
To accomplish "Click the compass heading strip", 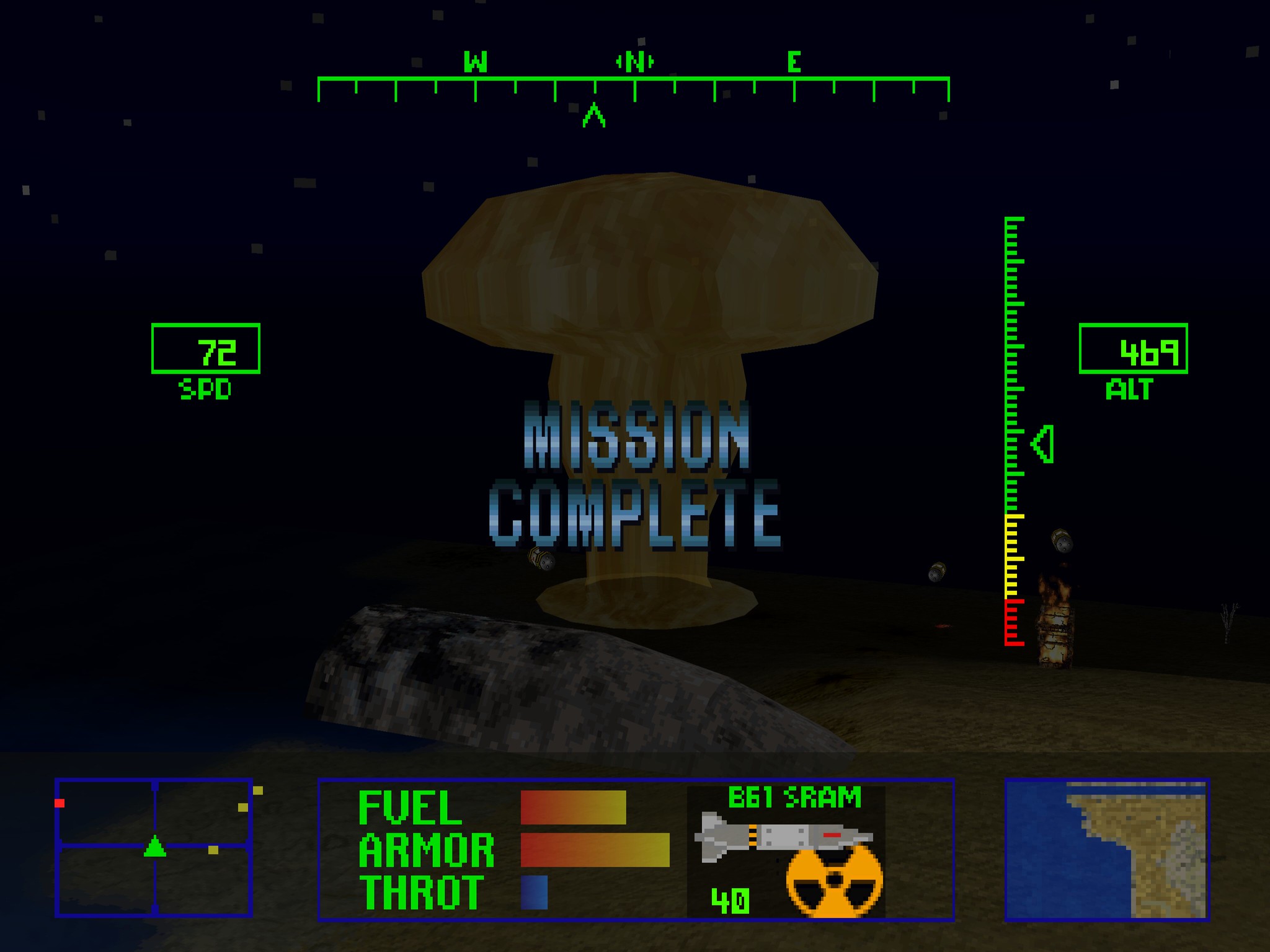I will 633,87.
